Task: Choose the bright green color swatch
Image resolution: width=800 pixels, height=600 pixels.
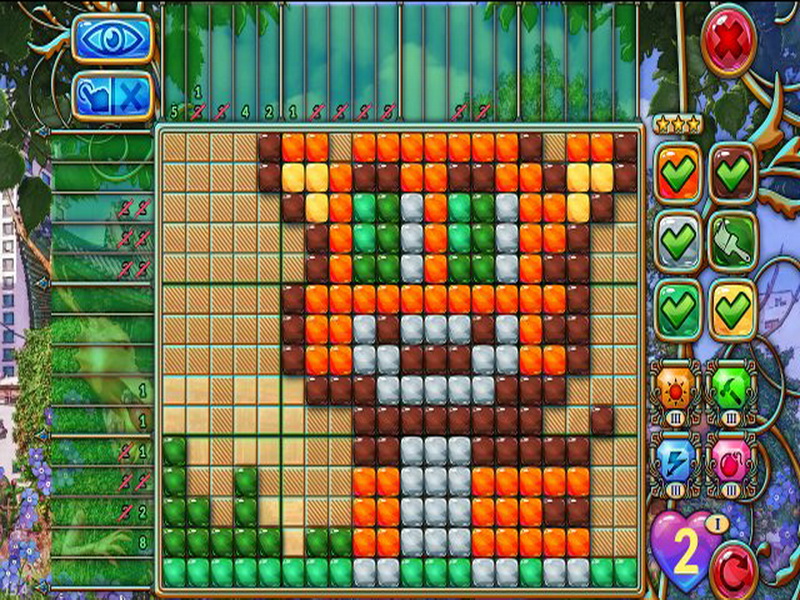Action: tap(679, 310)
